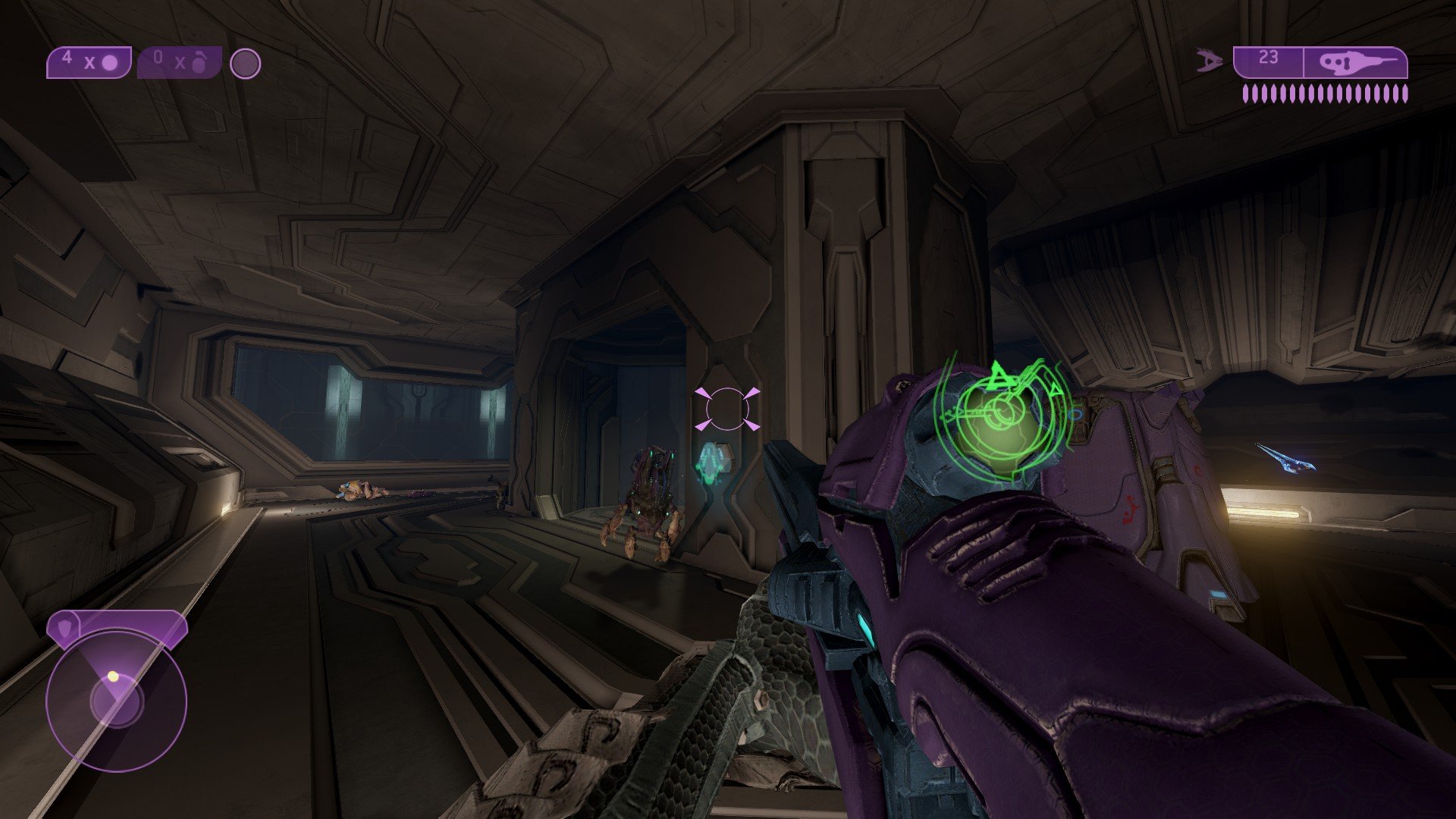Select the empty frag grenade slot
Image resolution: width=1456 pixels, height=819 pixels.
[x=179, y=63]
